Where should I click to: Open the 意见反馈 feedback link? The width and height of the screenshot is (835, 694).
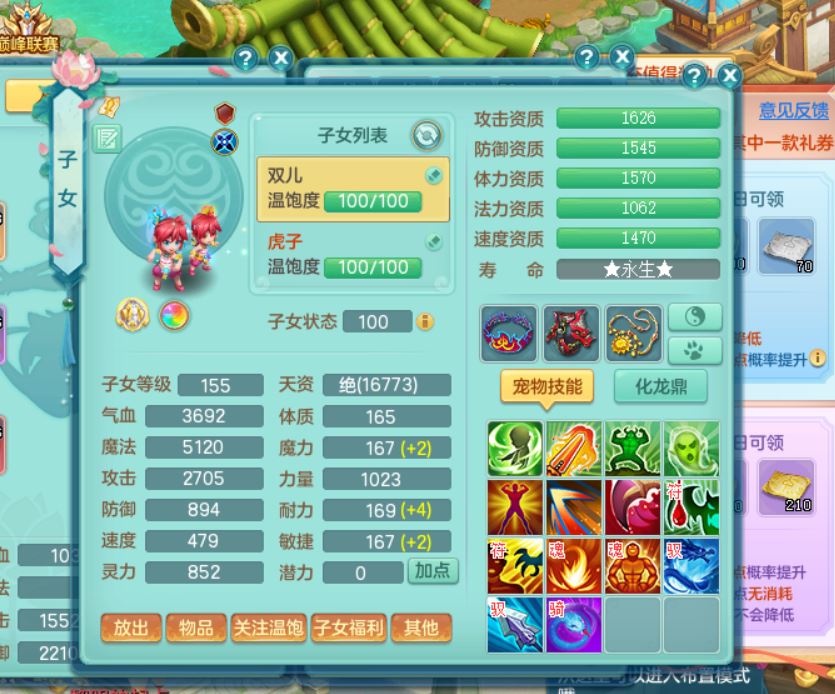pyautogui.click(x=793, y=110)
